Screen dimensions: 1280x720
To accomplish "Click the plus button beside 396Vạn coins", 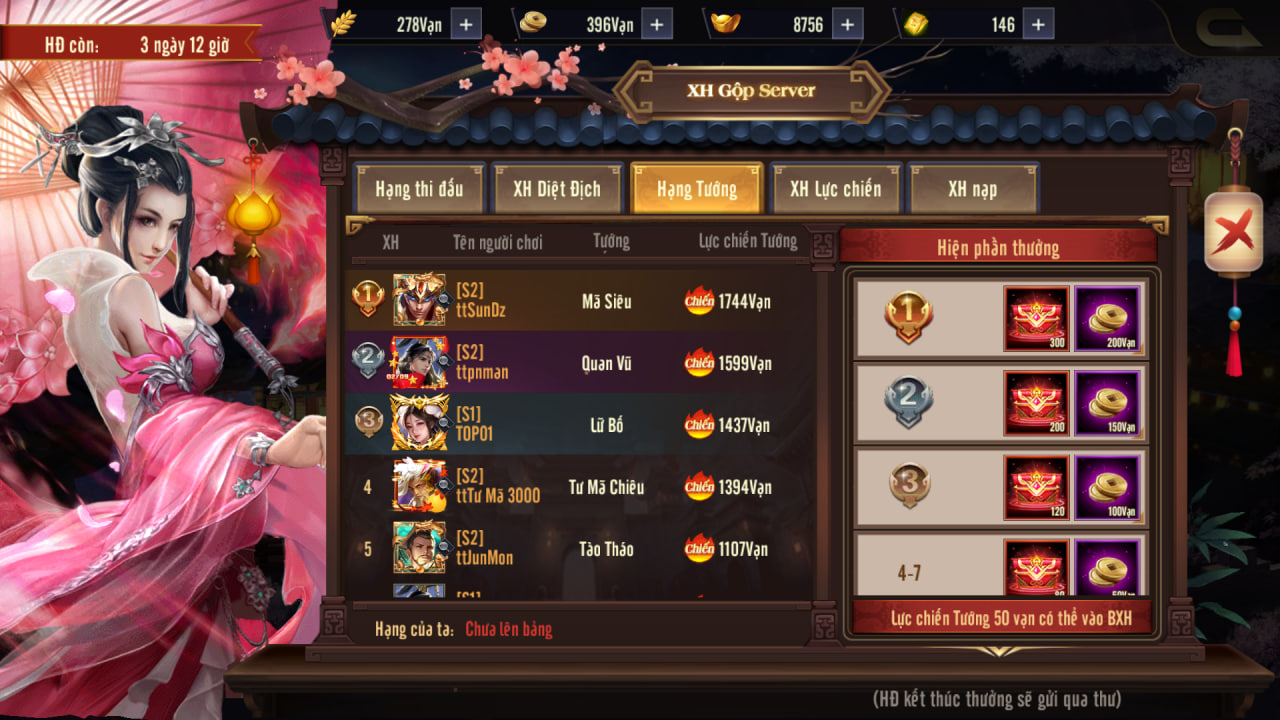I will [x=656, y=24].
